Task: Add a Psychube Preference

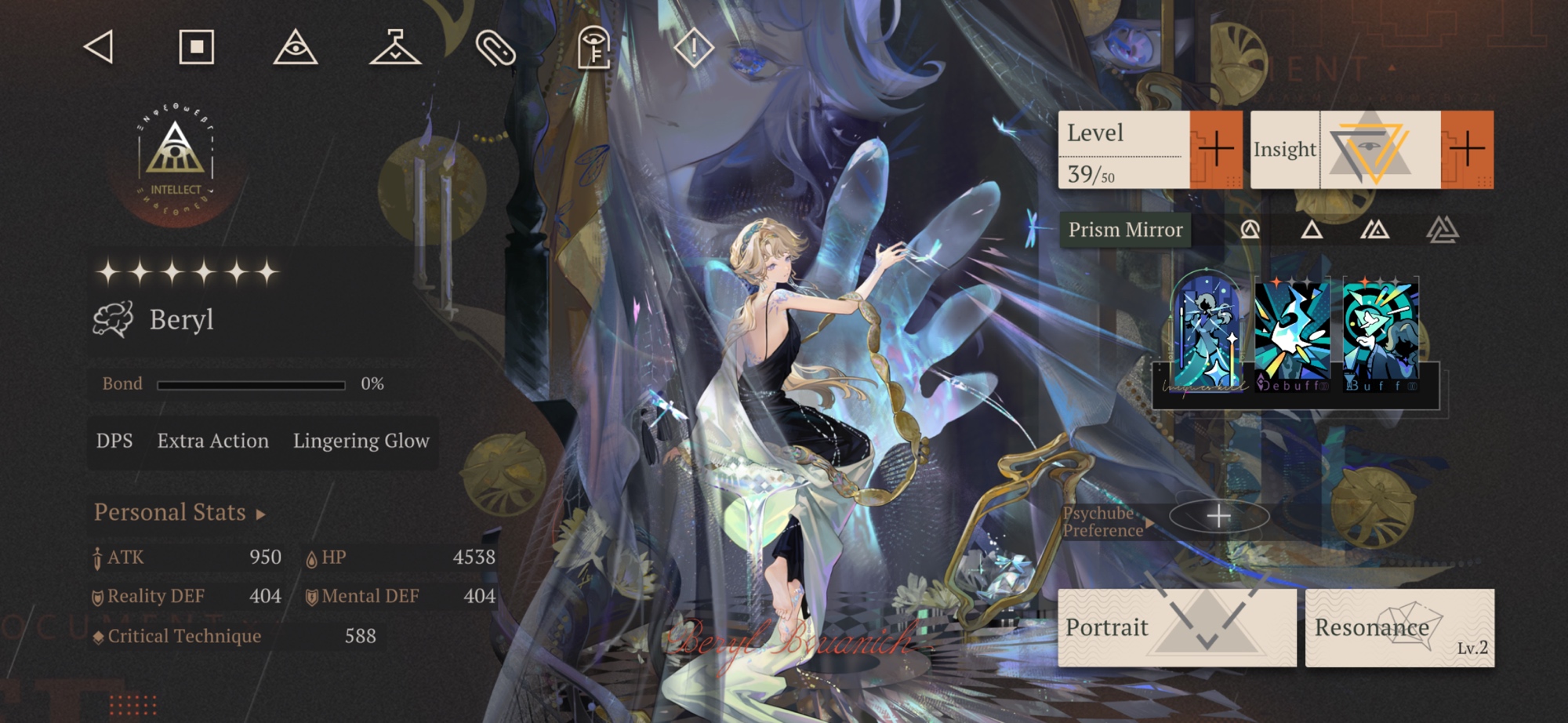Action: [x=1218, y=516]
